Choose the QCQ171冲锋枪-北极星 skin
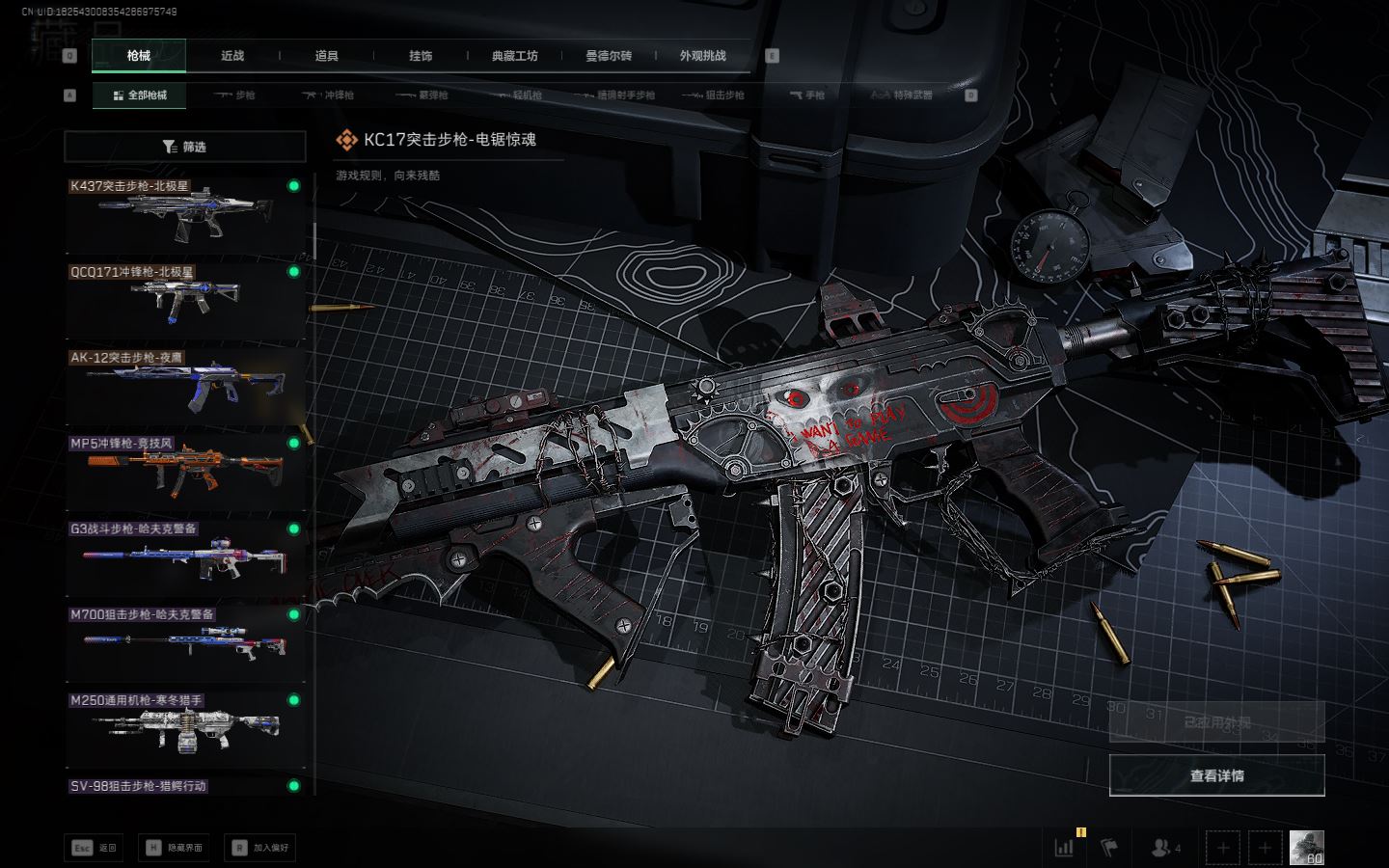 pyautogui.click(x=185, y=300)
